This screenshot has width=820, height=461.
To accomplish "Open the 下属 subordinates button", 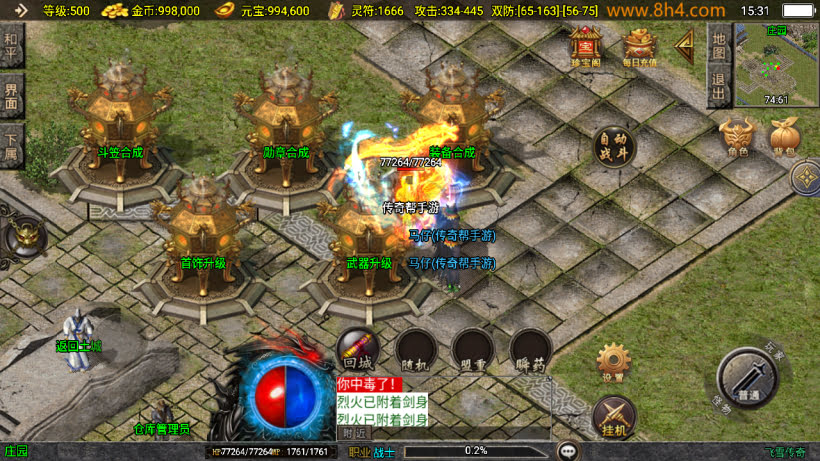I will point(11,146).
